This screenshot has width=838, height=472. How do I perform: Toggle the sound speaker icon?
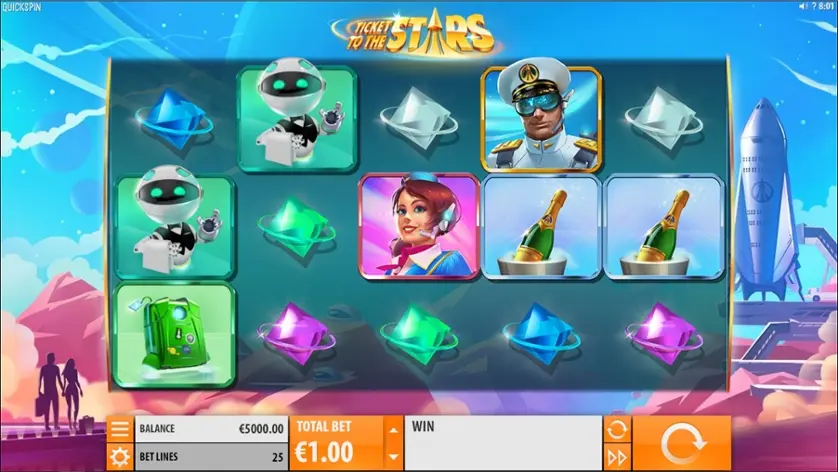802,6
